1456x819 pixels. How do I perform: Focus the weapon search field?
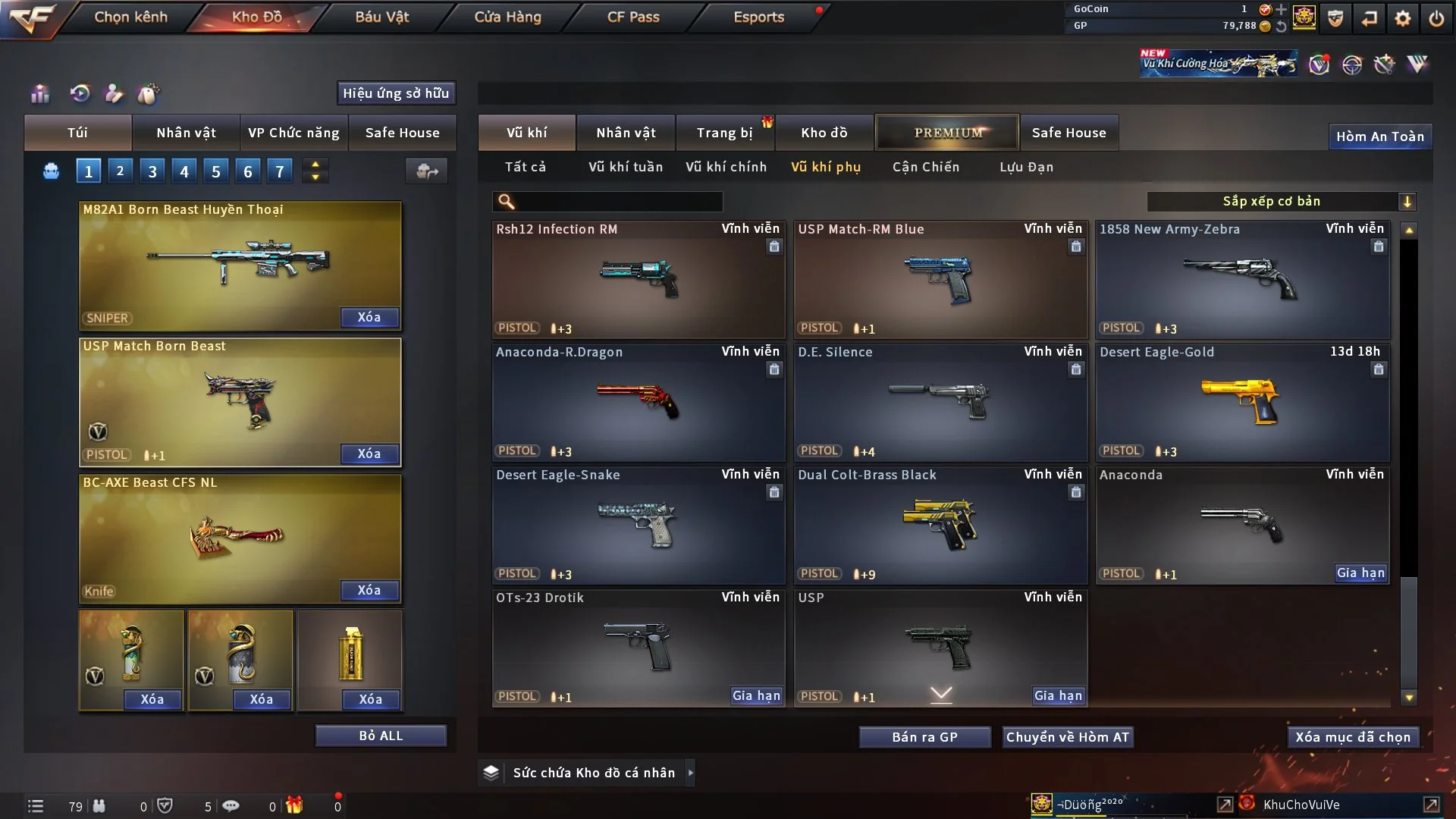click(x=618, y=202)
